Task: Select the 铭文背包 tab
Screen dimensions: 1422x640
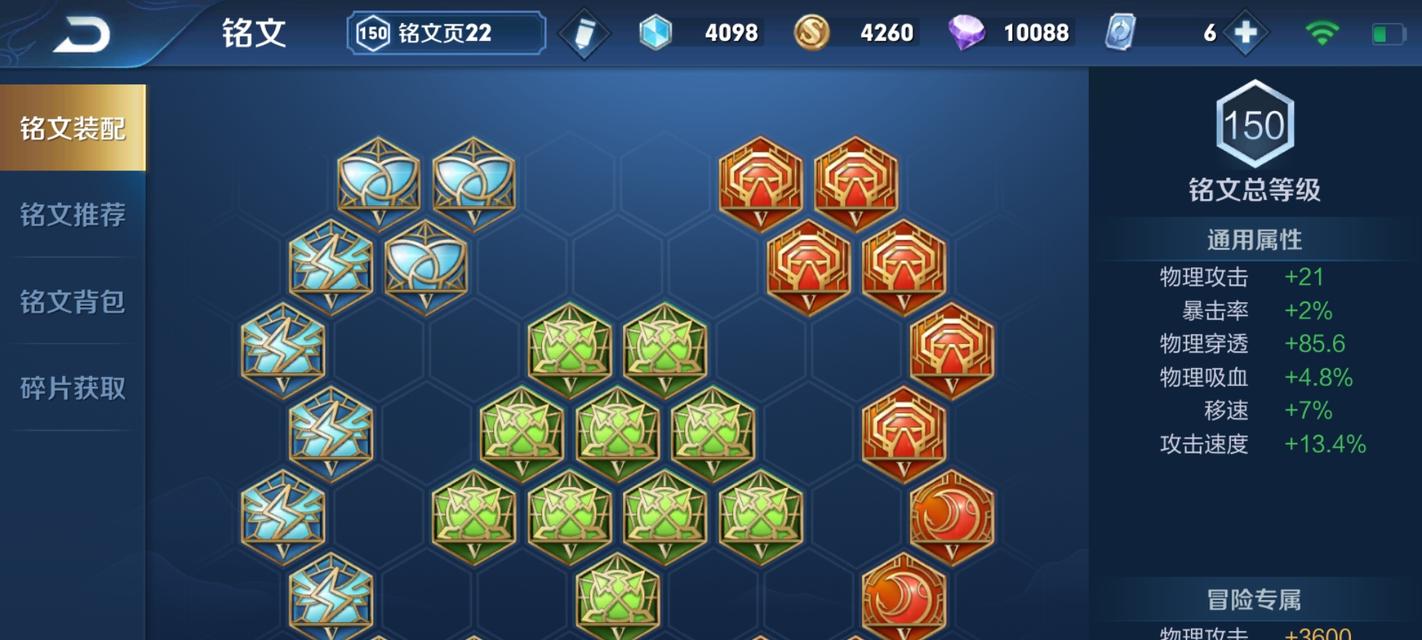Action: point(73,301)
